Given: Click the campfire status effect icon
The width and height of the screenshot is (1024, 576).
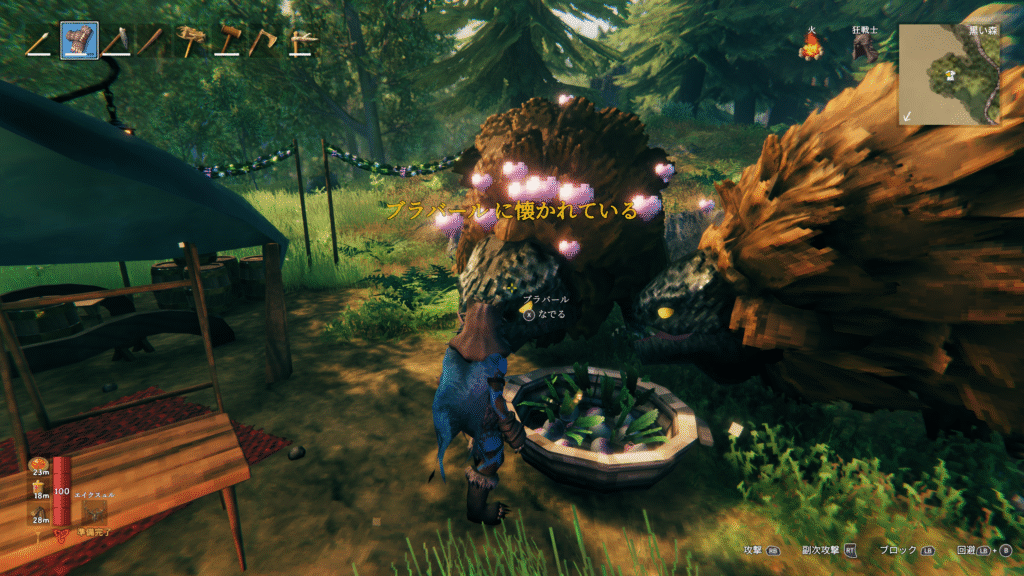Looking at the screenshot, I should pos(810,46).
